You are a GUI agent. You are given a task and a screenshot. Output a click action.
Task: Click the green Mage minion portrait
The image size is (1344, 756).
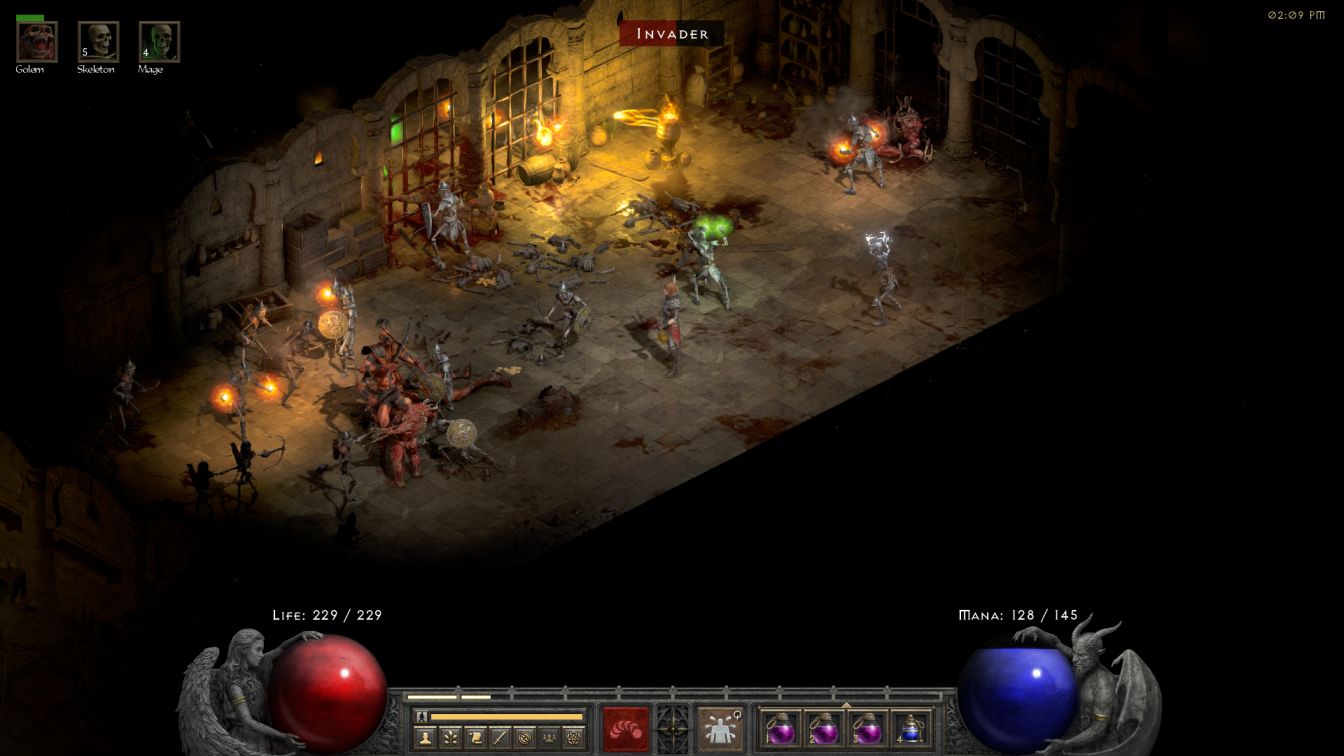[x=159, y=41]
